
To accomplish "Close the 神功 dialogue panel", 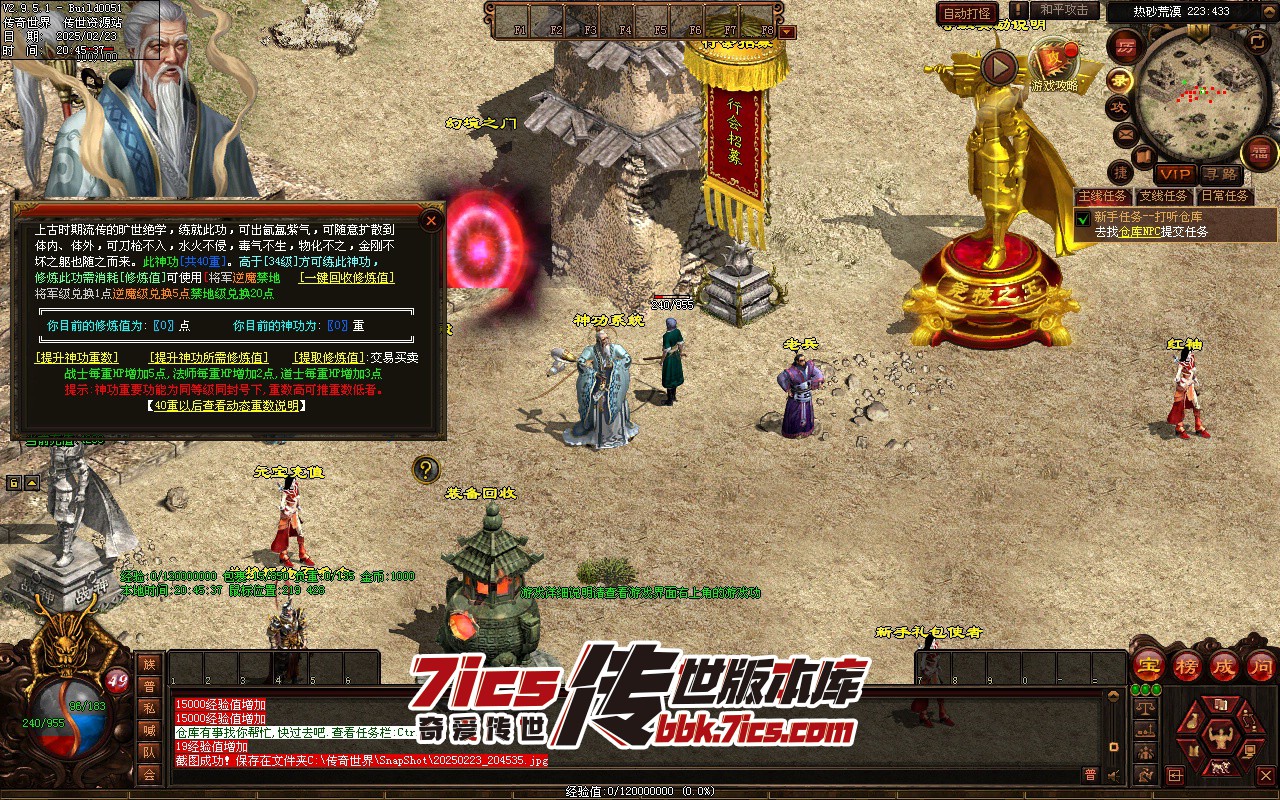I will tap(431, 220).
